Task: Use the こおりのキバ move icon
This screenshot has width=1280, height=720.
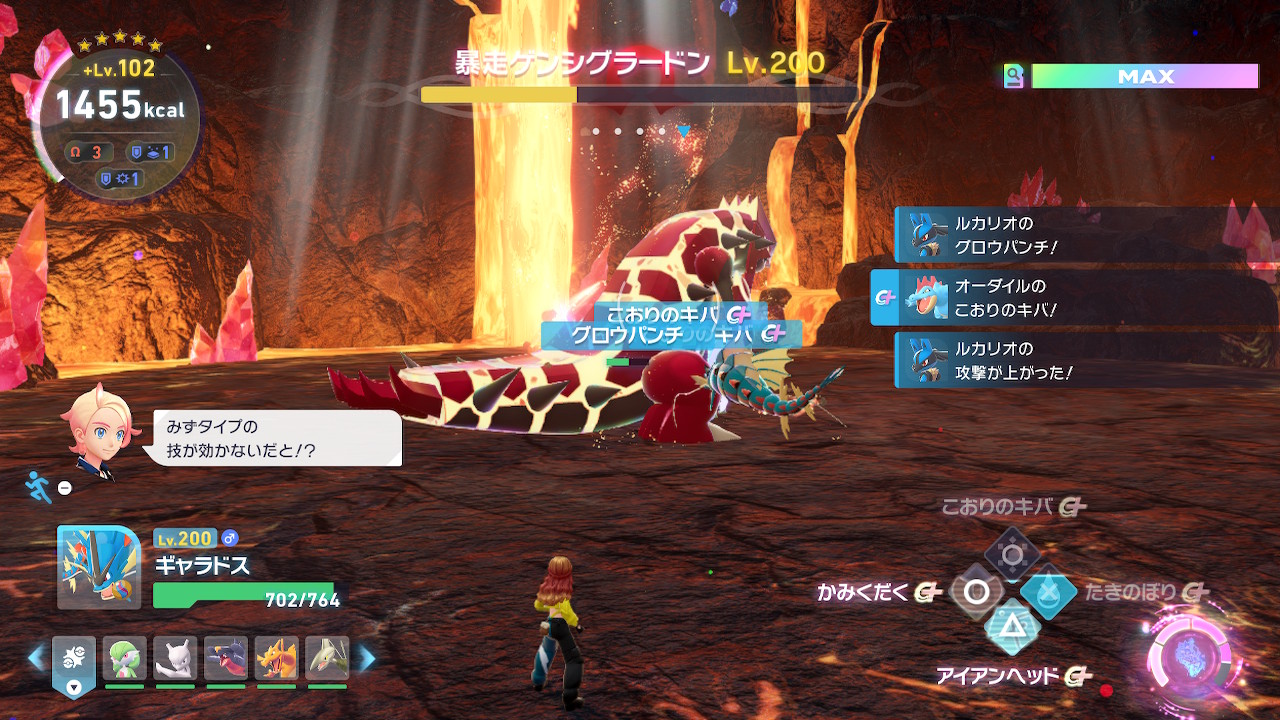Action: click(x=1012, y=554)
